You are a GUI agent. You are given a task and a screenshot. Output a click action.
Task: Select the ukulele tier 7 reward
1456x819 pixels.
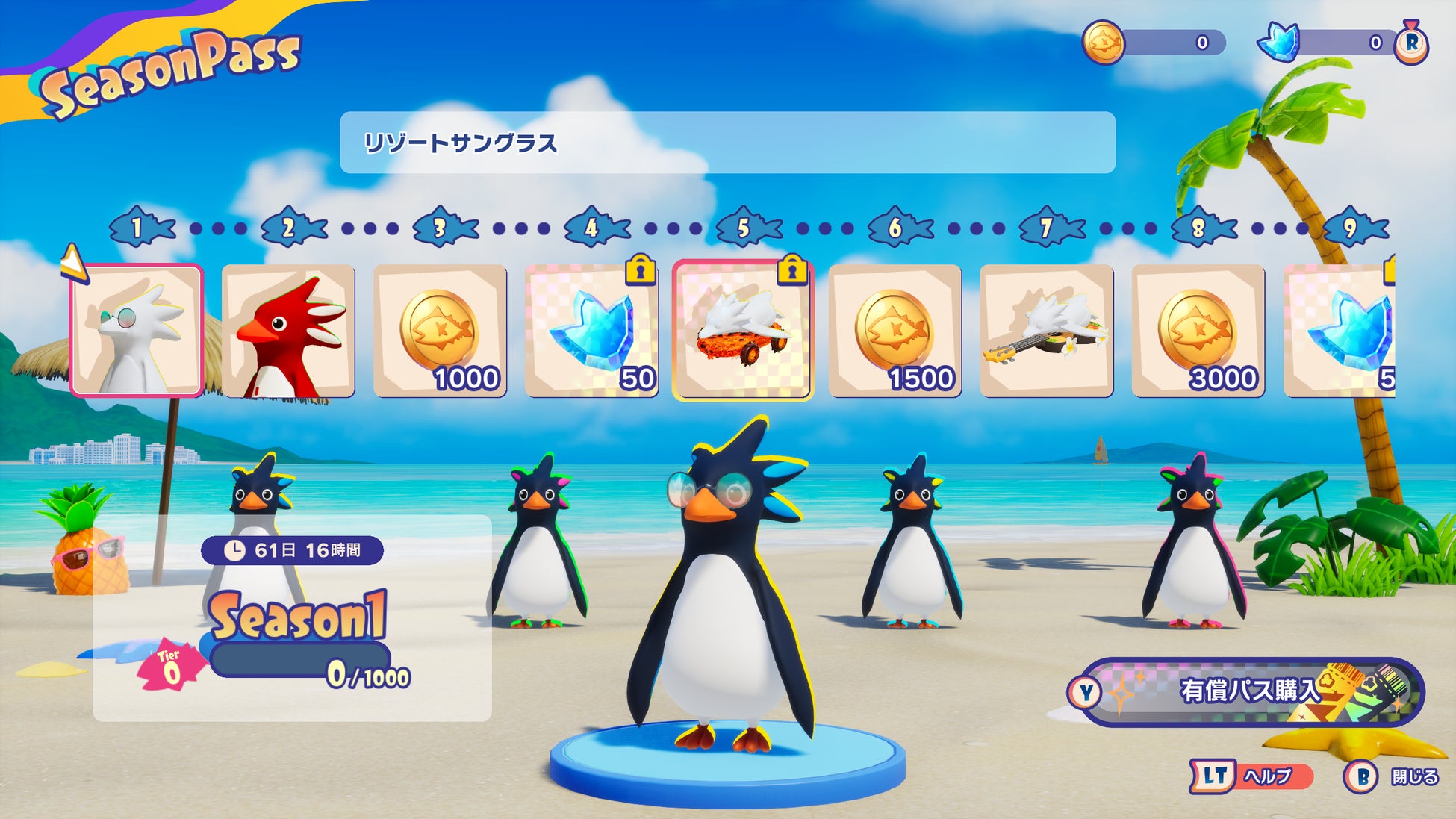1046,330
